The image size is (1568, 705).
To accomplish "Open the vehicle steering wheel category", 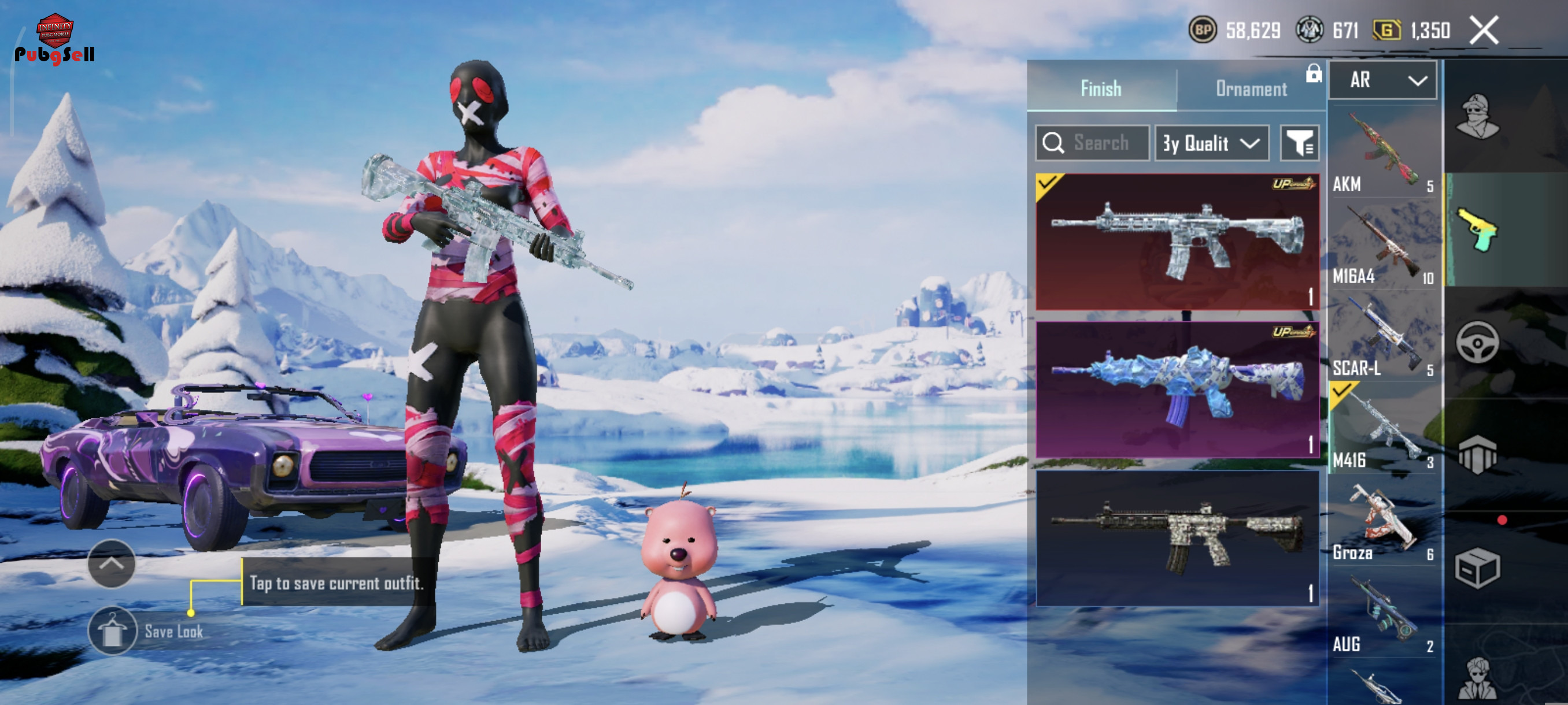I will pyautogui.click(x=1477, y=343).
